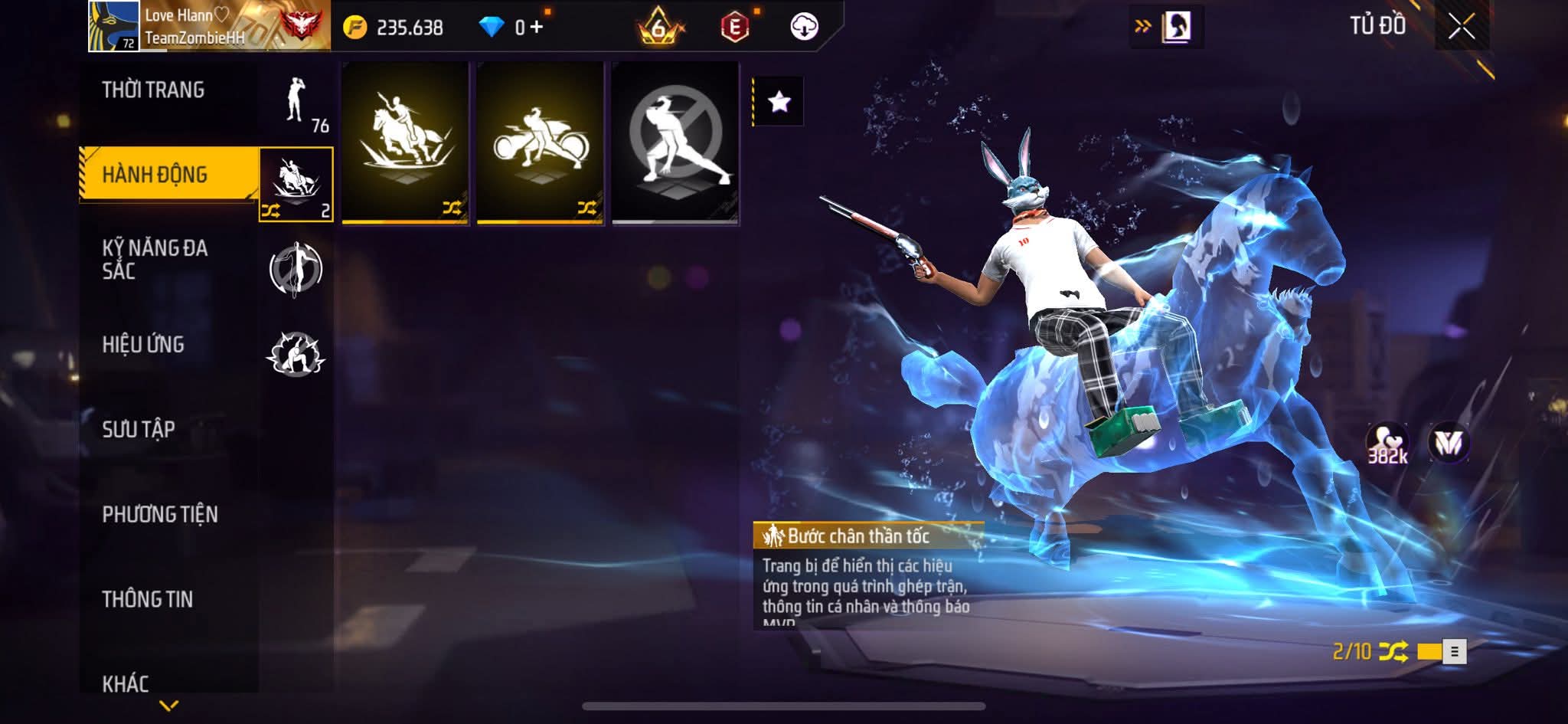Open the character portrait collection icon

click(1176, 27)
